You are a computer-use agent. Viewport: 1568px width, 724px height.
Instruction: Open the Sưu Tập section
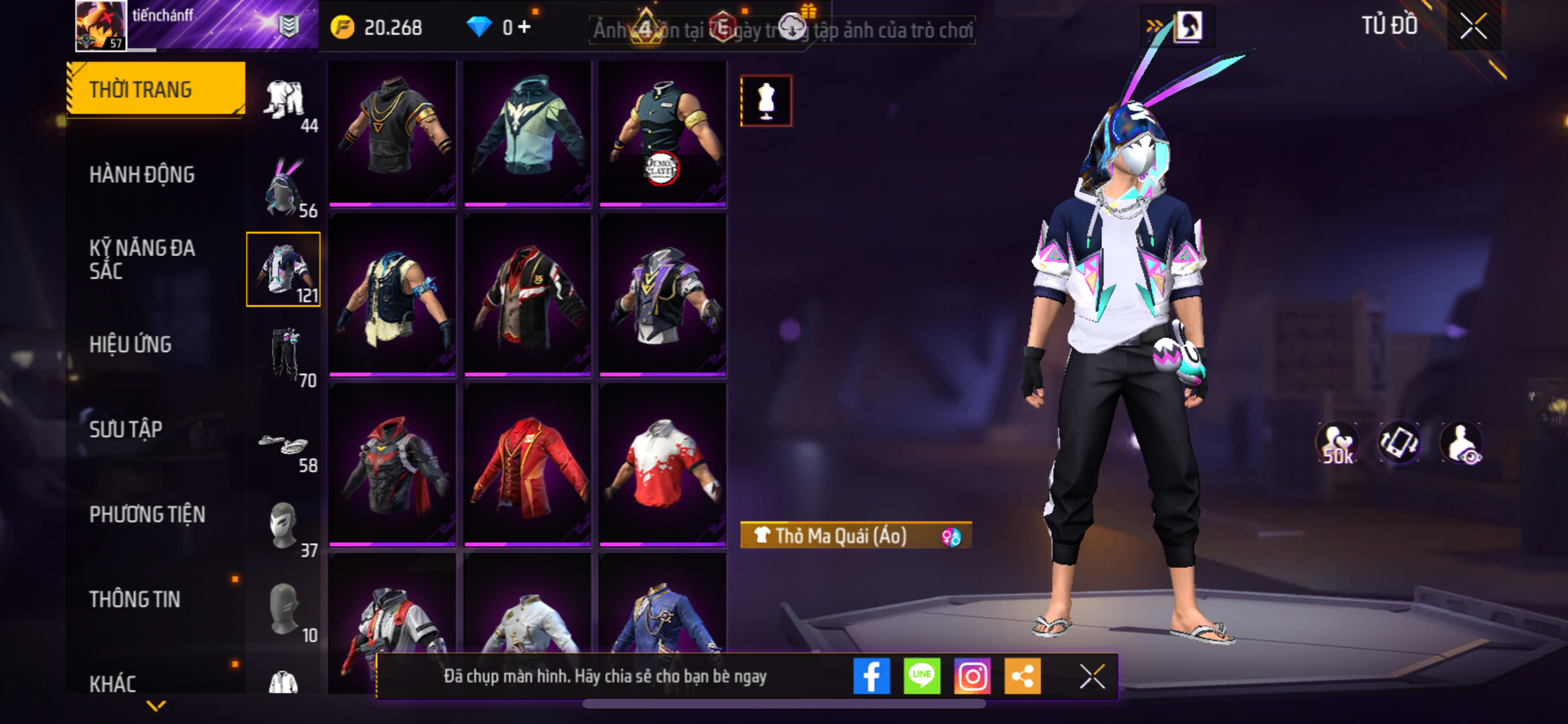tap(126, 429)
